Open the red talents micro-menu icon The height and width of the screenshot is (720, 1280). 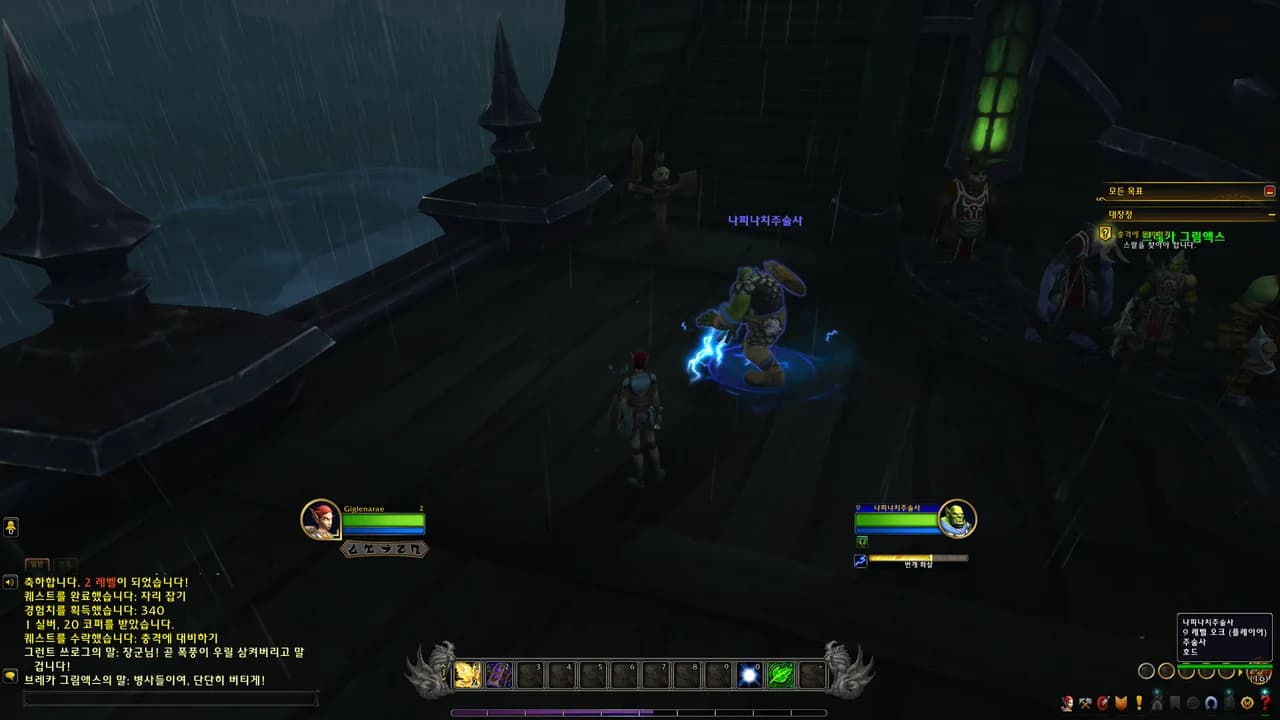click(x=1103, y=703)
